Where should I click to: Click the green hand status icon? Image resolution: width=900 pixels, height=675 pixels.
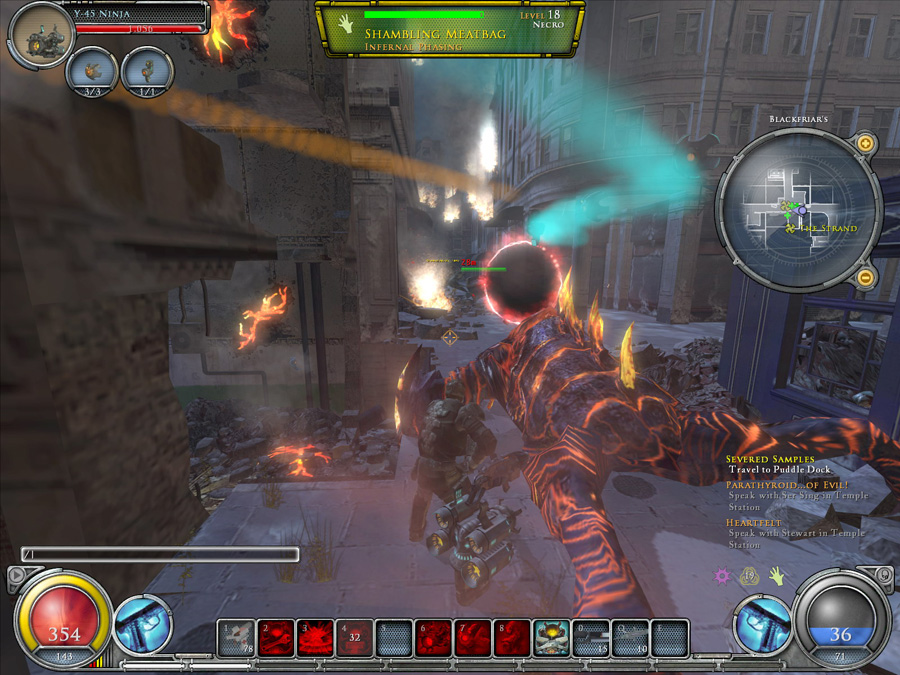coord(775,576)
